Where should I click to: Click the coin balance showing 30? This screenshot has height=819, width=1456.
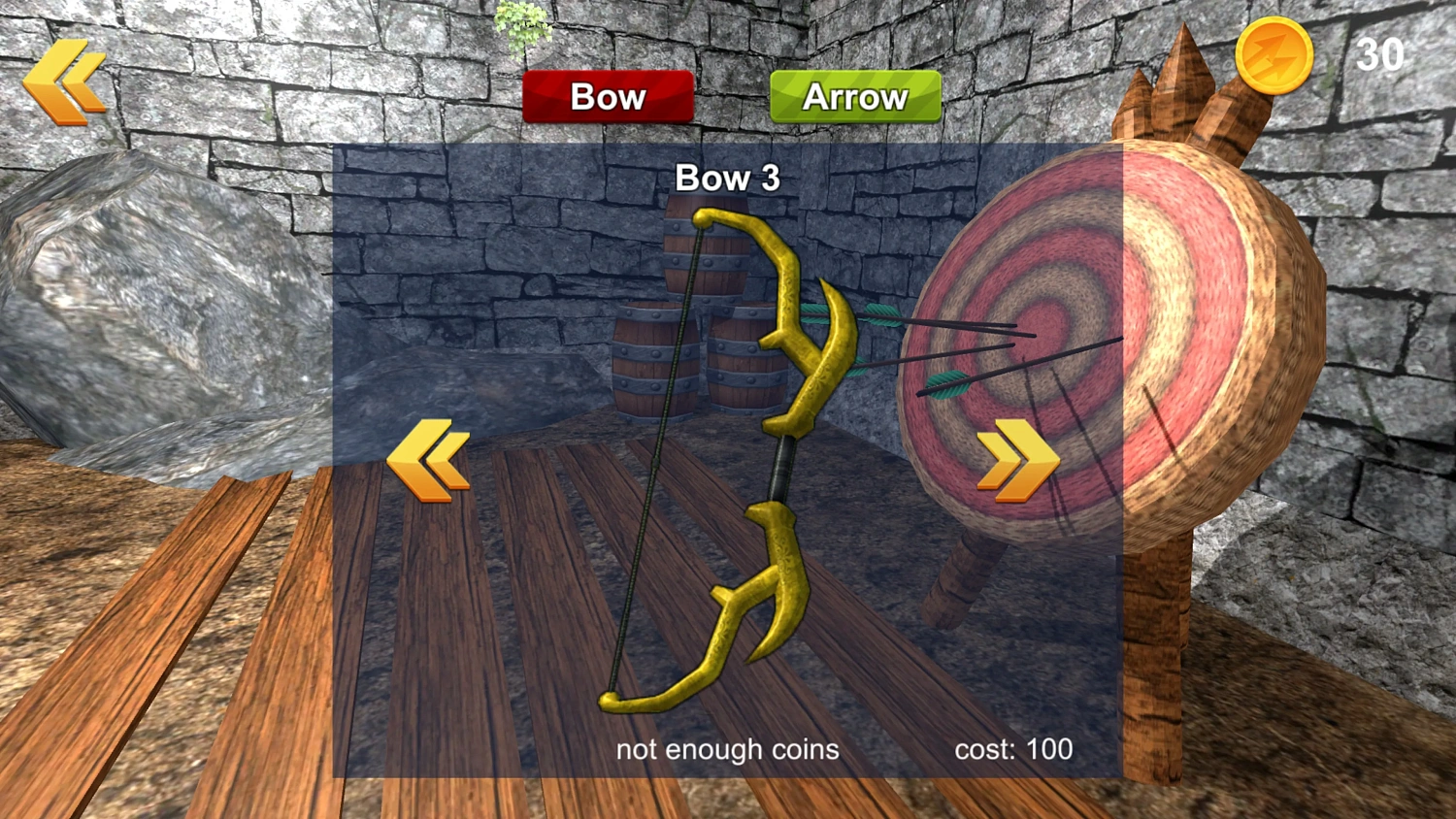1382,54
